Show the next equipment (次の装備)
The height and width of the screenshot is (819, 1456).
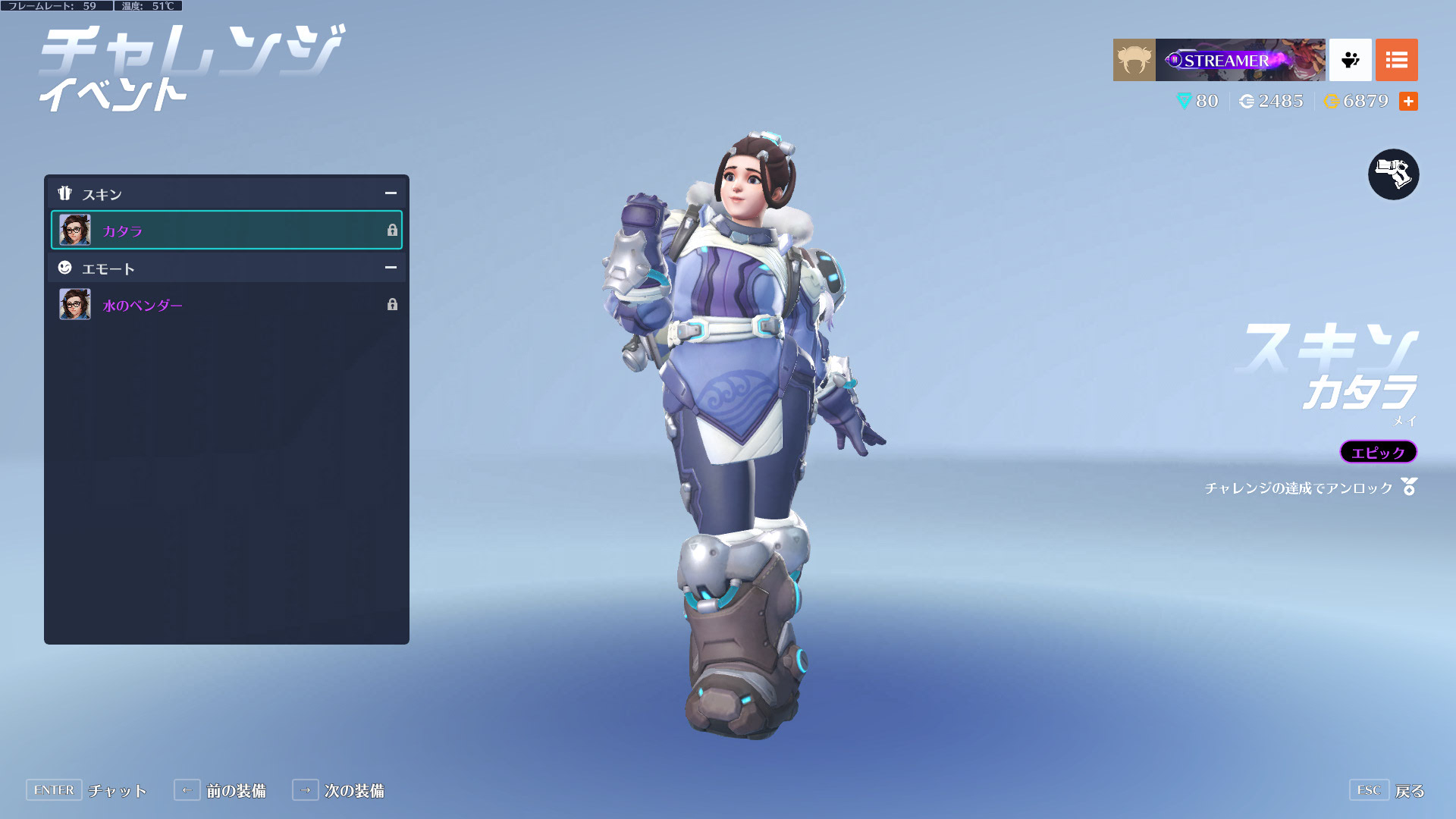(x=338, y=790)
